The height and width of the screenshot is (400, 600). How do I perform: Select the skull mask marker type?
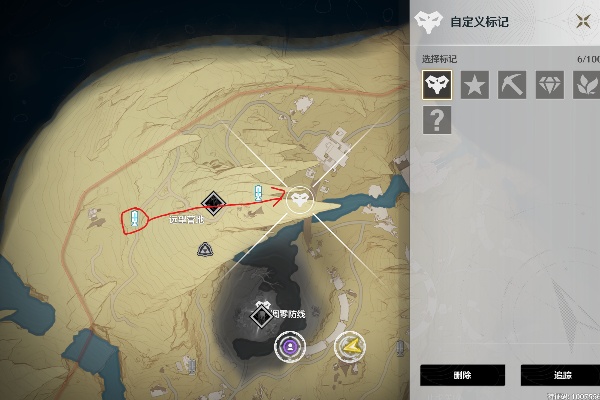click(x=436, y=85)
